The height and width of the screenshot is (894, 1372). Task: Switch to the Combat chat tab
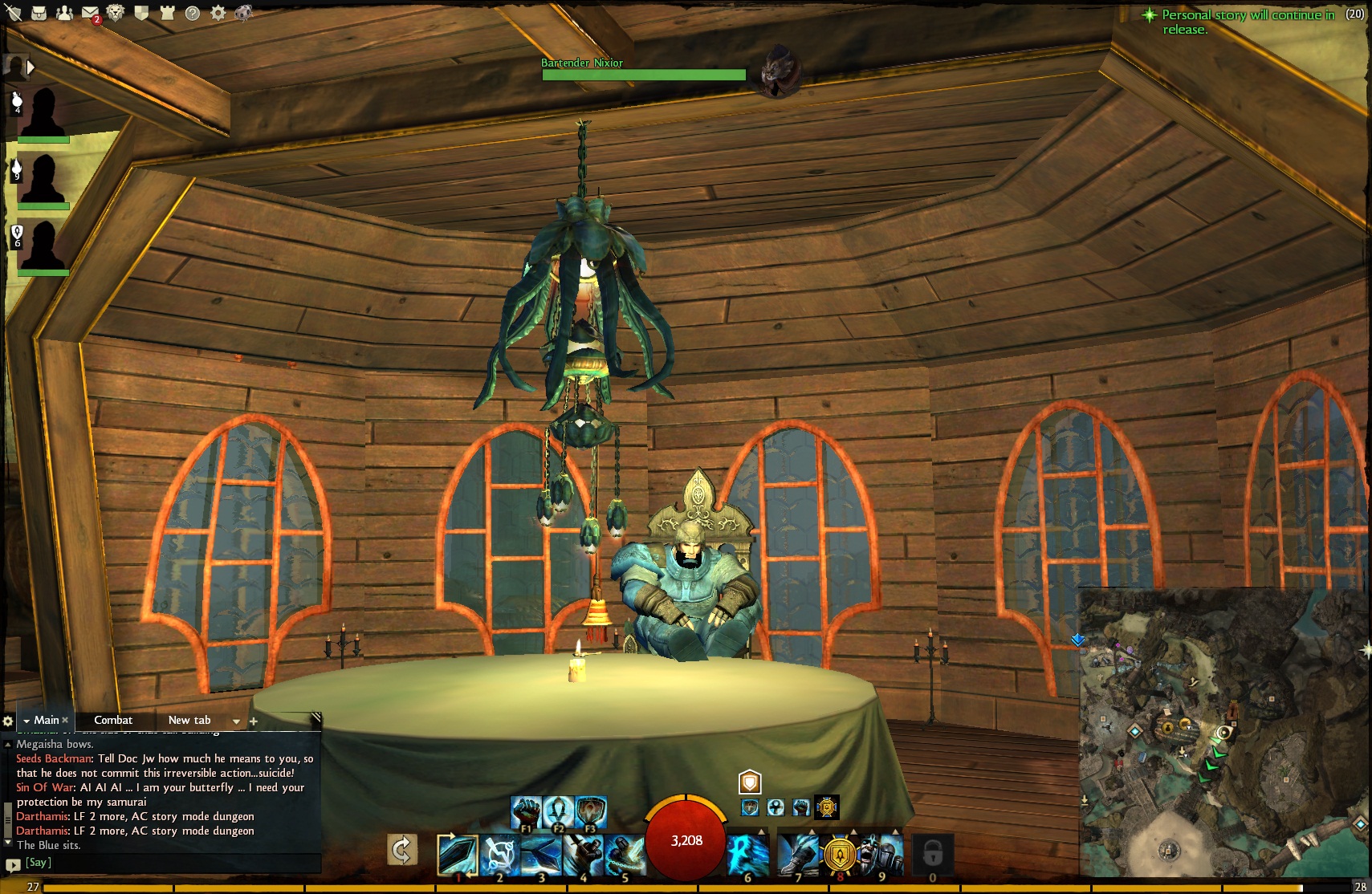113,720
